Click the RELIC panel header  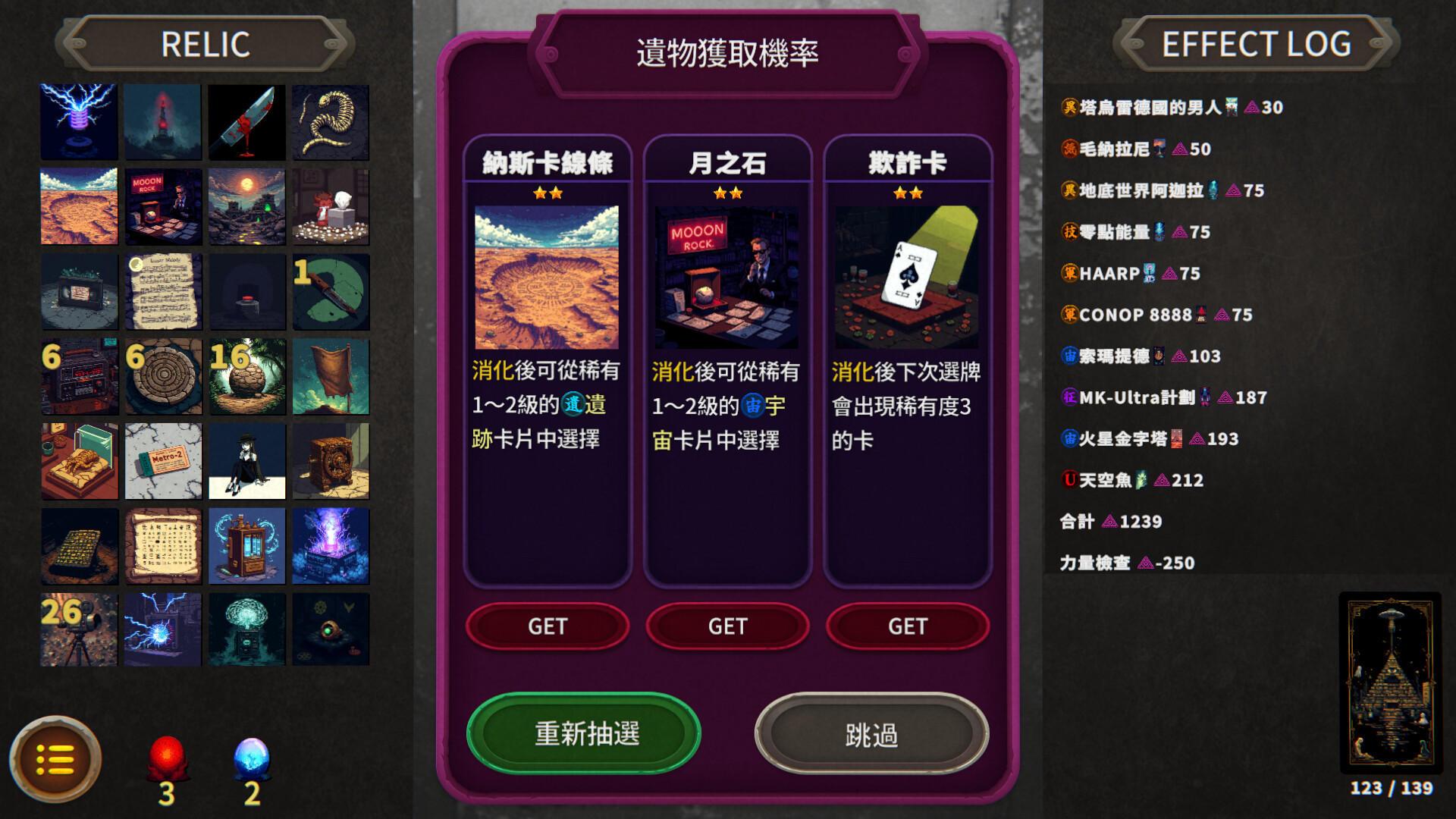(x=203, y=45)
